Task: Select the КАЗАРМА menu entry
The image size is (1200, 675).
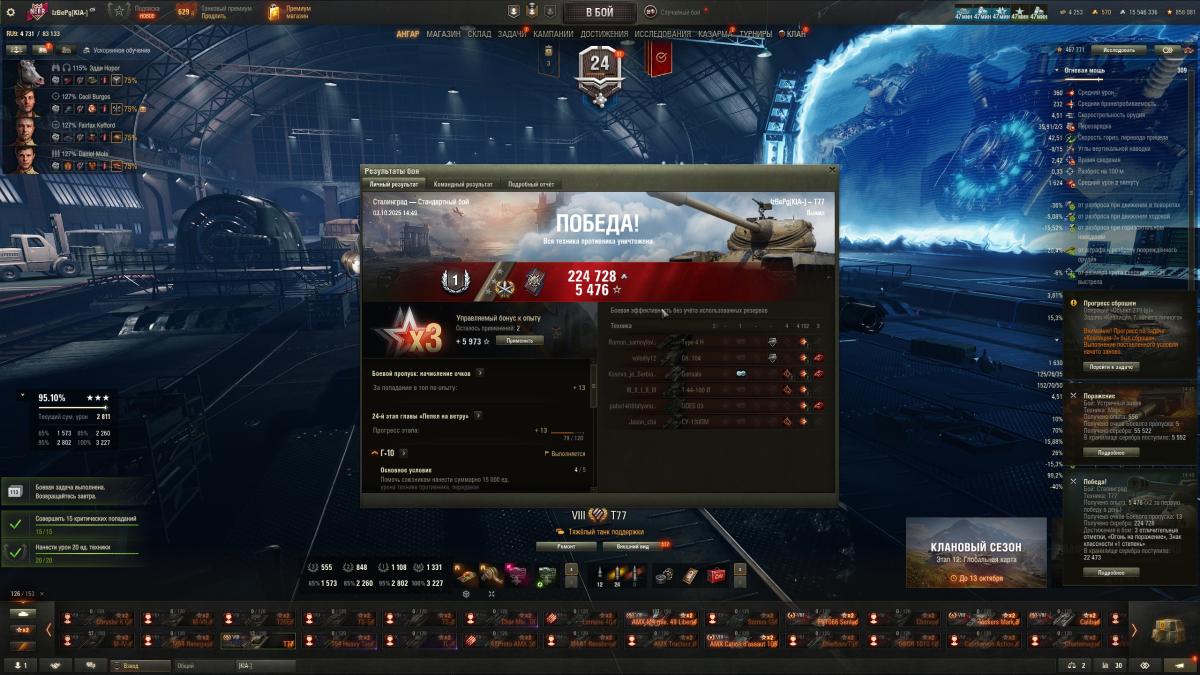Action: point(715,34)
